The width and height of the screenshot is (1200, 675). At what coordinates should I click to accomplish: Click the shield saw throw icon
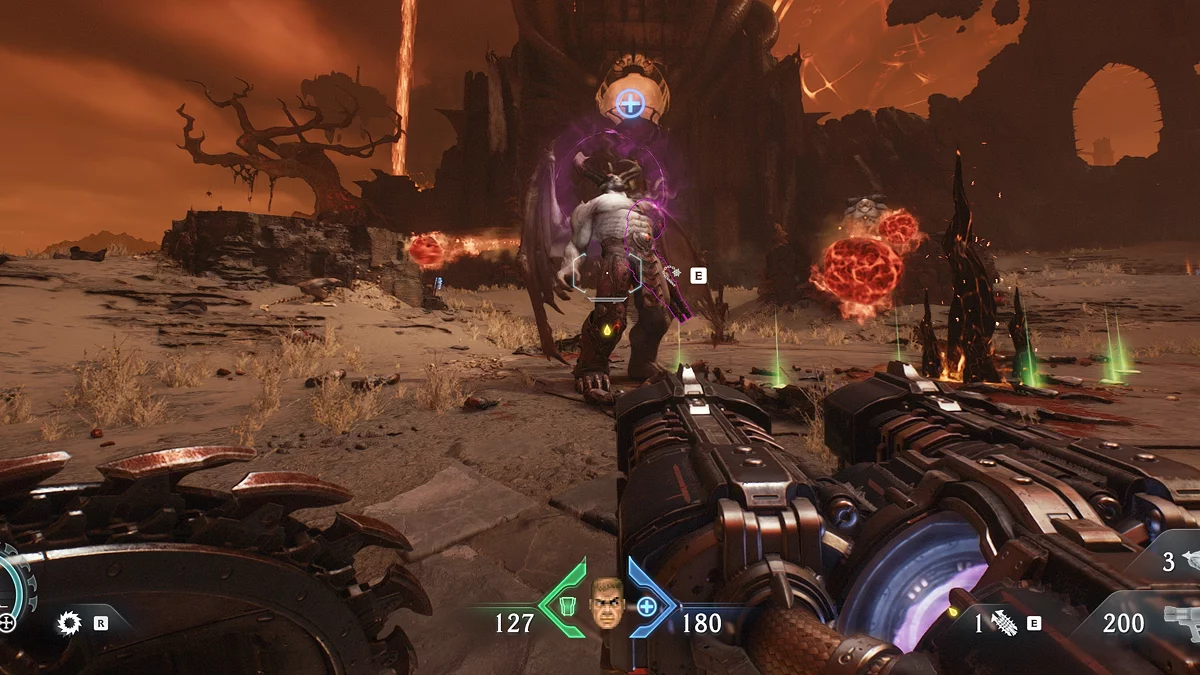(69, 623)
